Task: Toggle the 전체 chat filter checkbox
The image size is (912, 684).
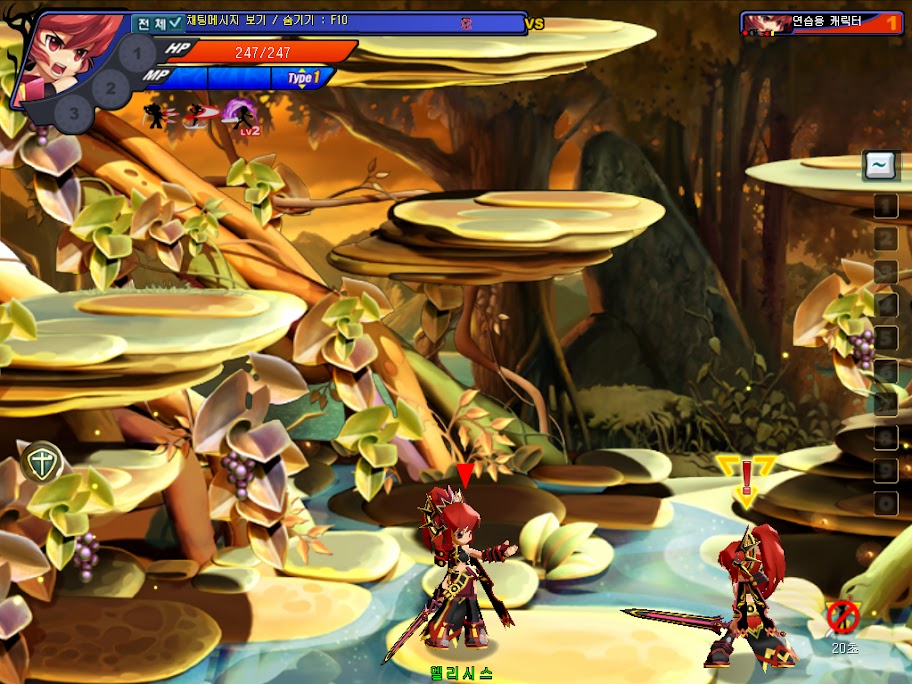Action: (x=176, y=21)
